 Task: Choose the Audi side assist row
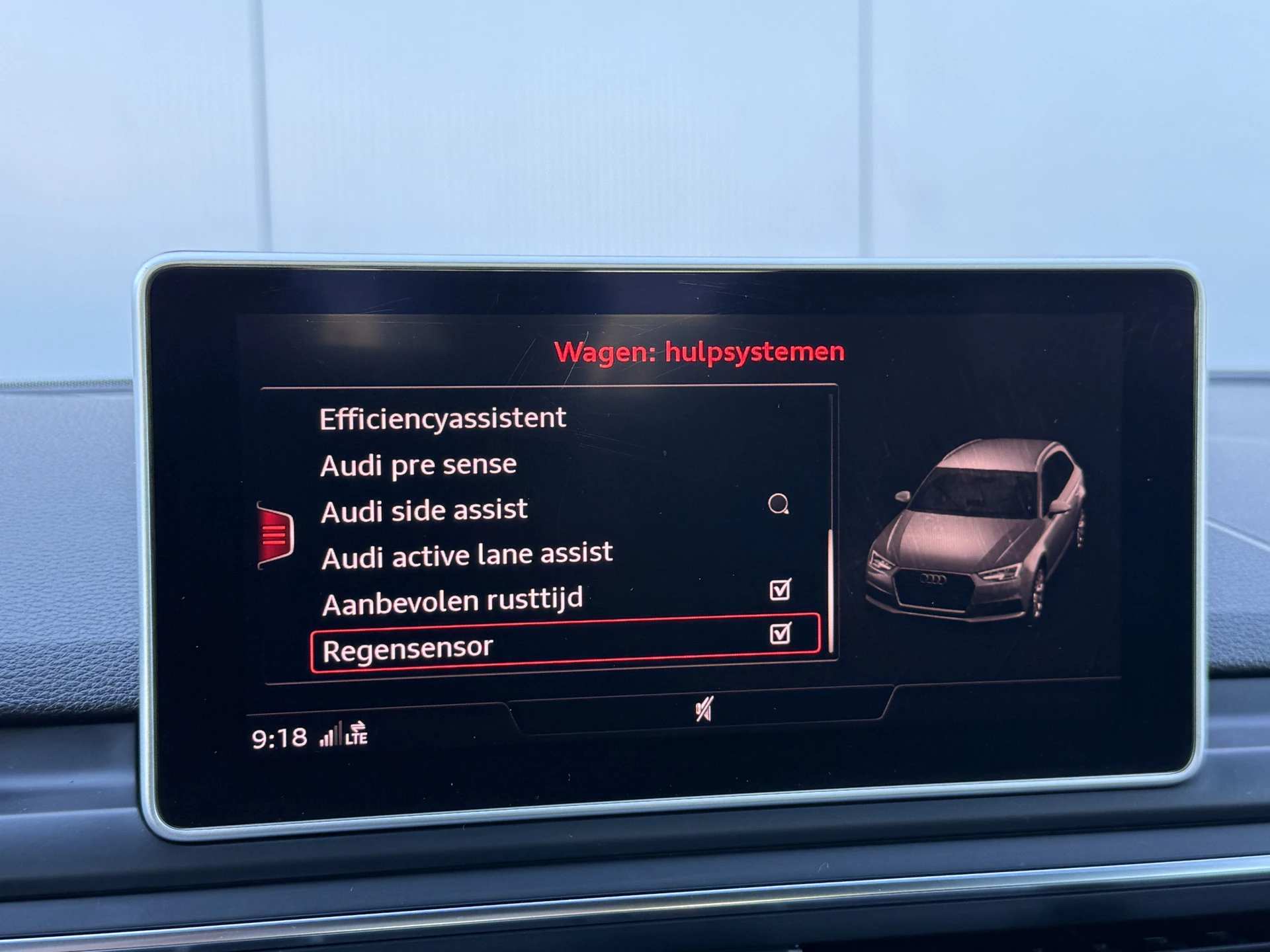click(x=424, y=511)
